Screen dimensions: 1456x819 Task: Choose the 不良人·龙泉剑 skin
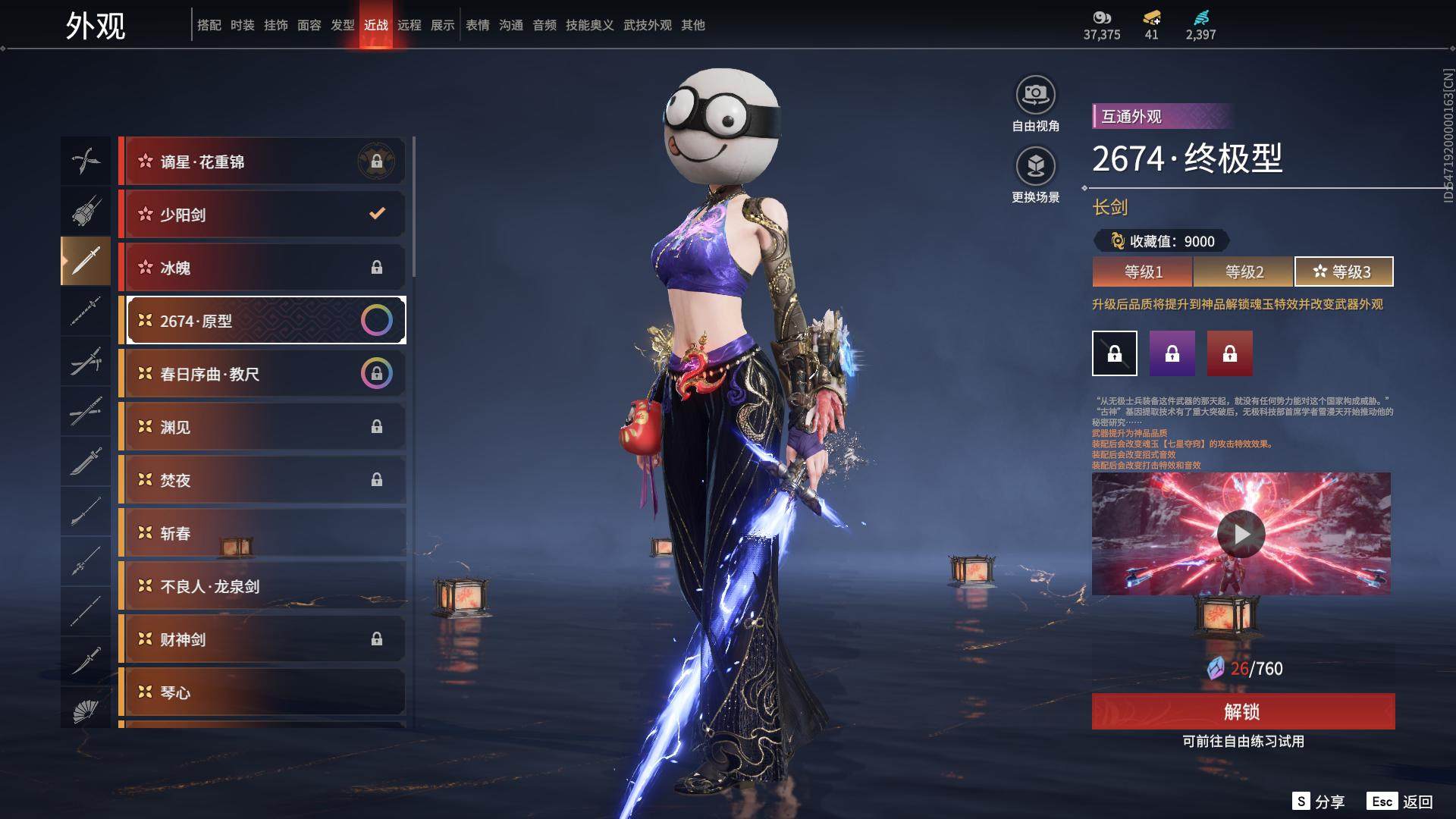(x=262, y=586)
